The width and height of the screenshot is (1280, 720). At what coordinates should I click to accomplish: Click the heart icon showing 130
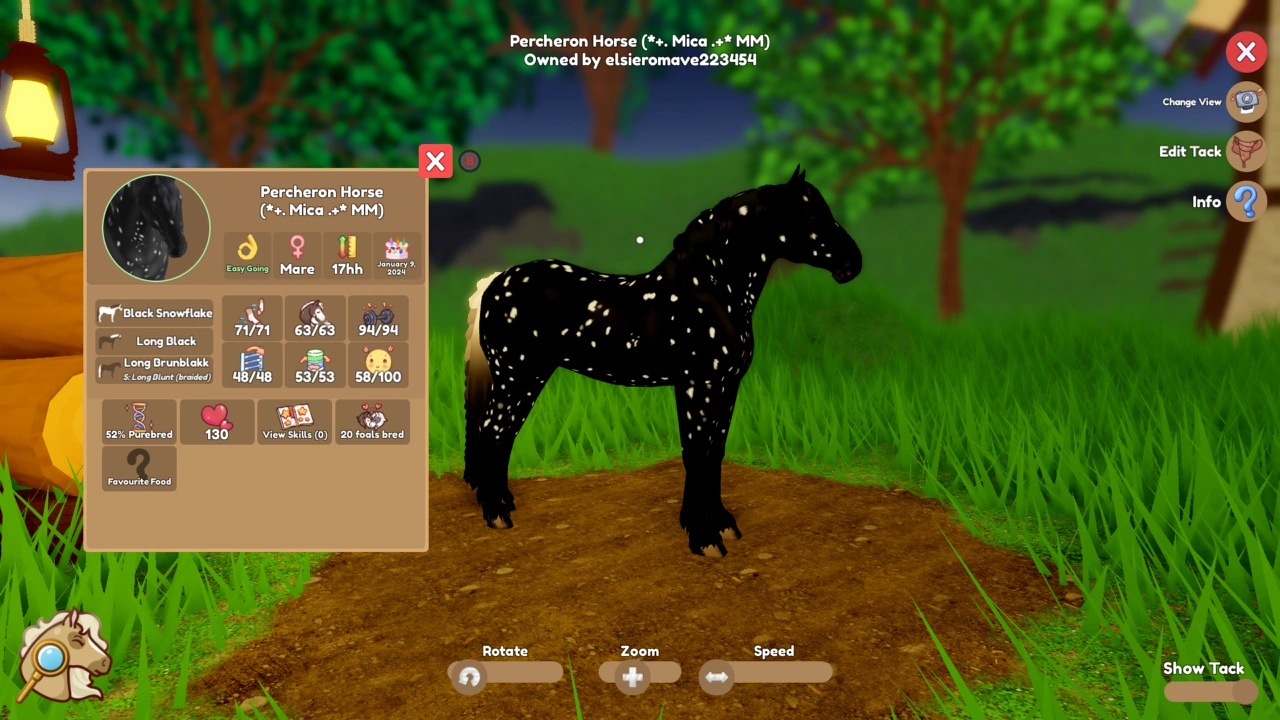(x=217, y=420)
